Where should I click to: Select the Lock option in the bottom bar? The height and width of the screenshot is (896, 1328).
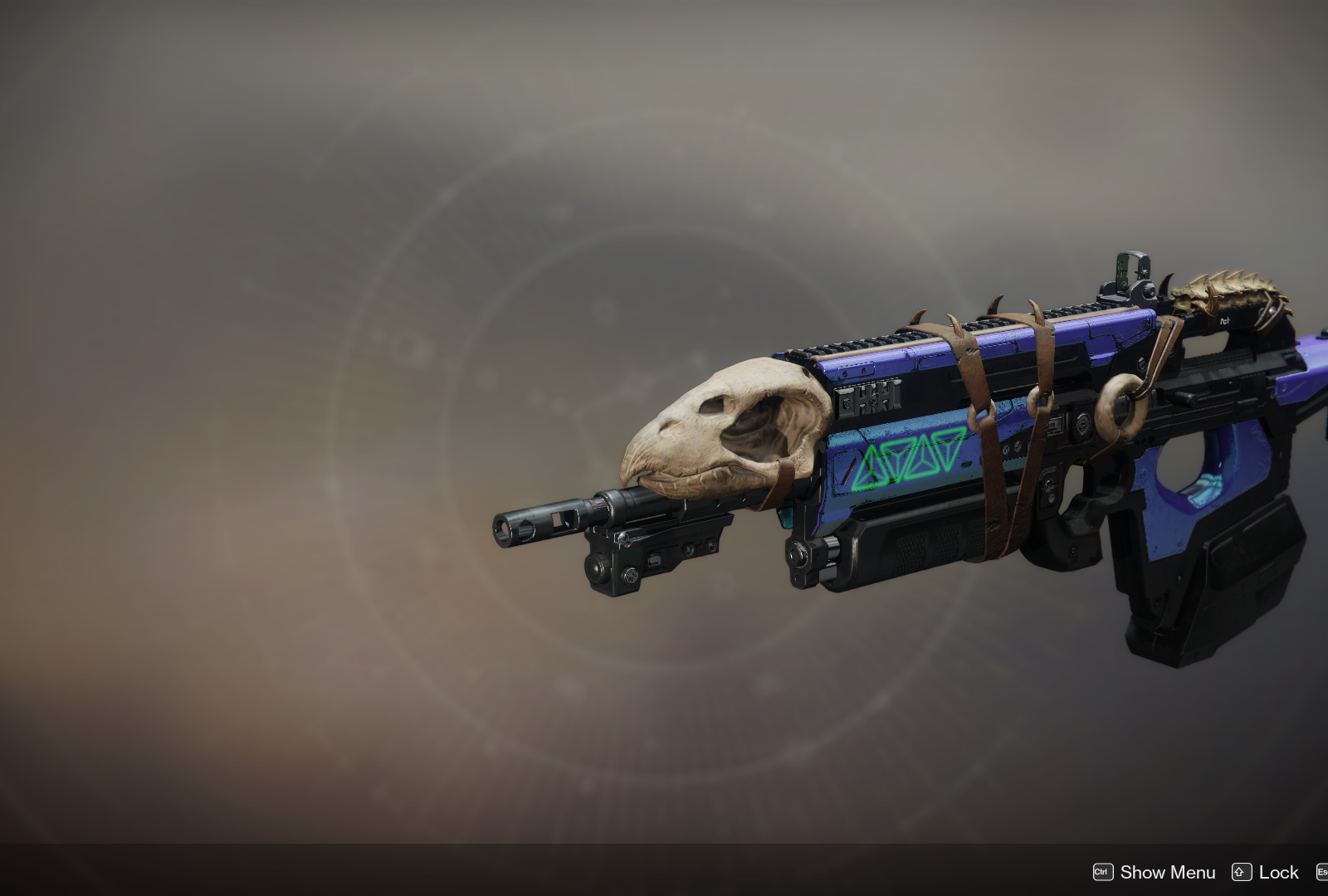(1278, 872)
